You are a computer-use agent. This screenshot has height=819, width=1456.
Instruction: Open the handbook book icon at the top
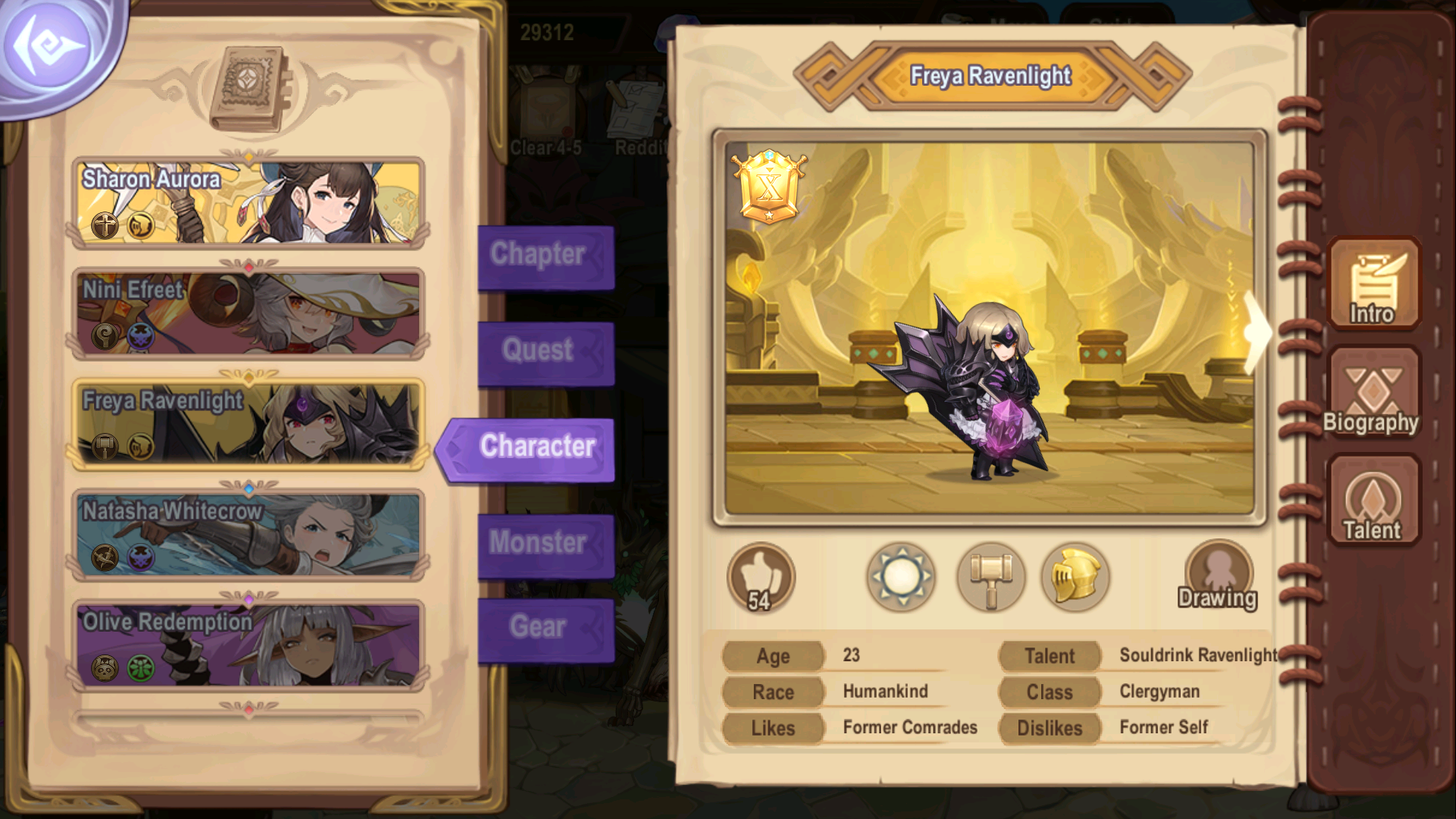click(x=250, y=83)
